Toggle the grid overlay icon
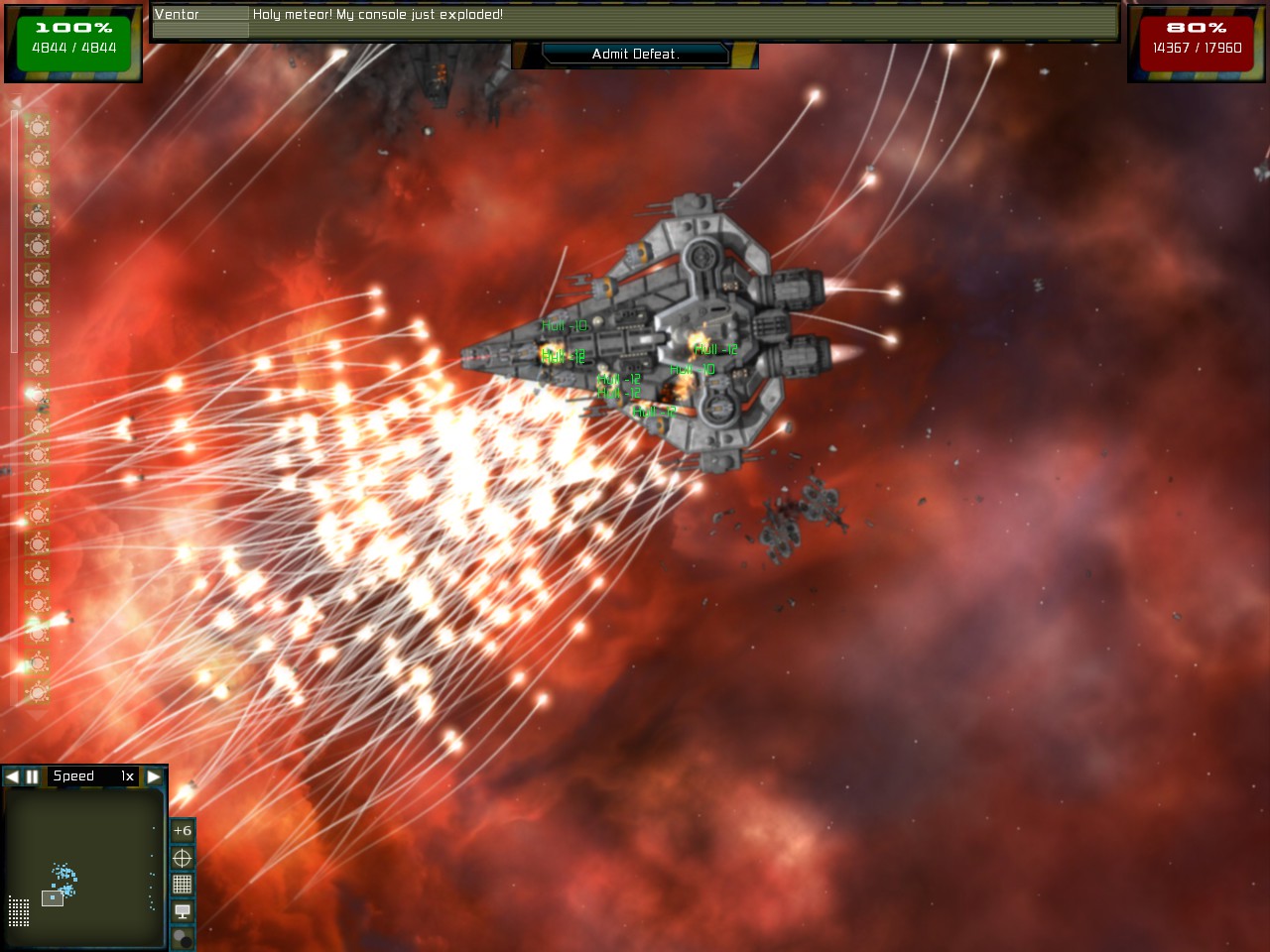Image resolution: width=1270 pixels, height=952 pixels. point(182,884)
